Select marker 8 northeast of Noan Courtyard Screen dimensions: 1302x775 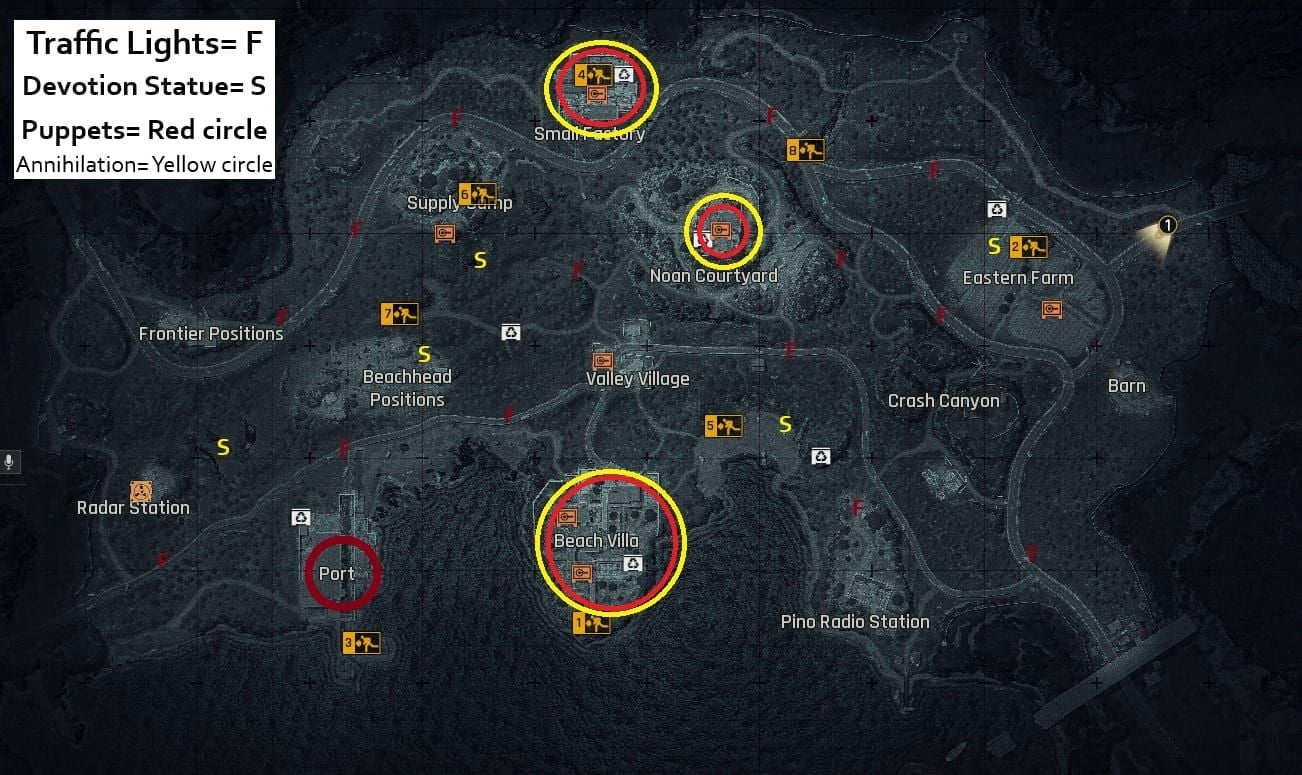806,149
